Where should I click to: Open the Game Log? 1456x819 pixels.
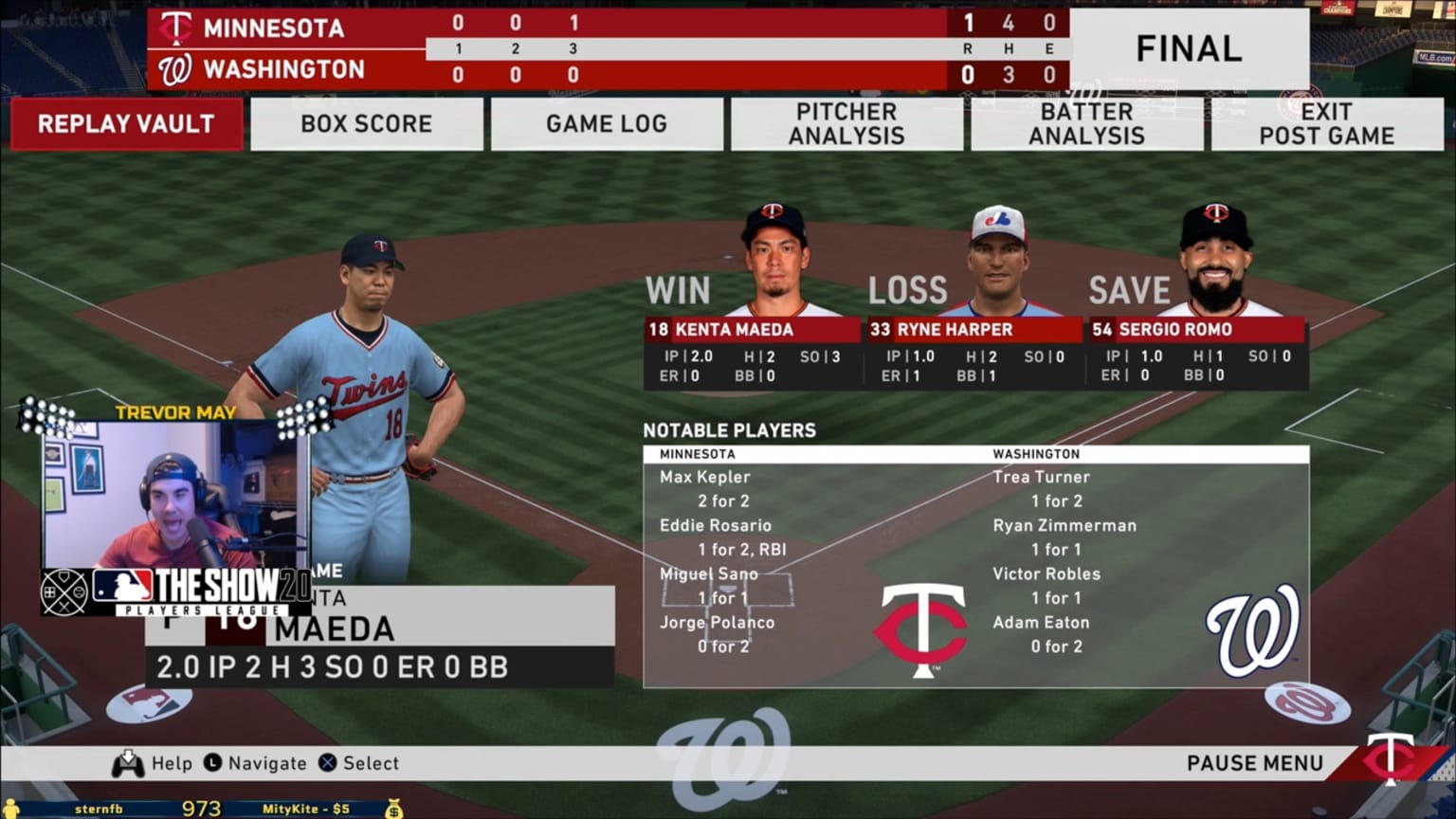[606, 124]
